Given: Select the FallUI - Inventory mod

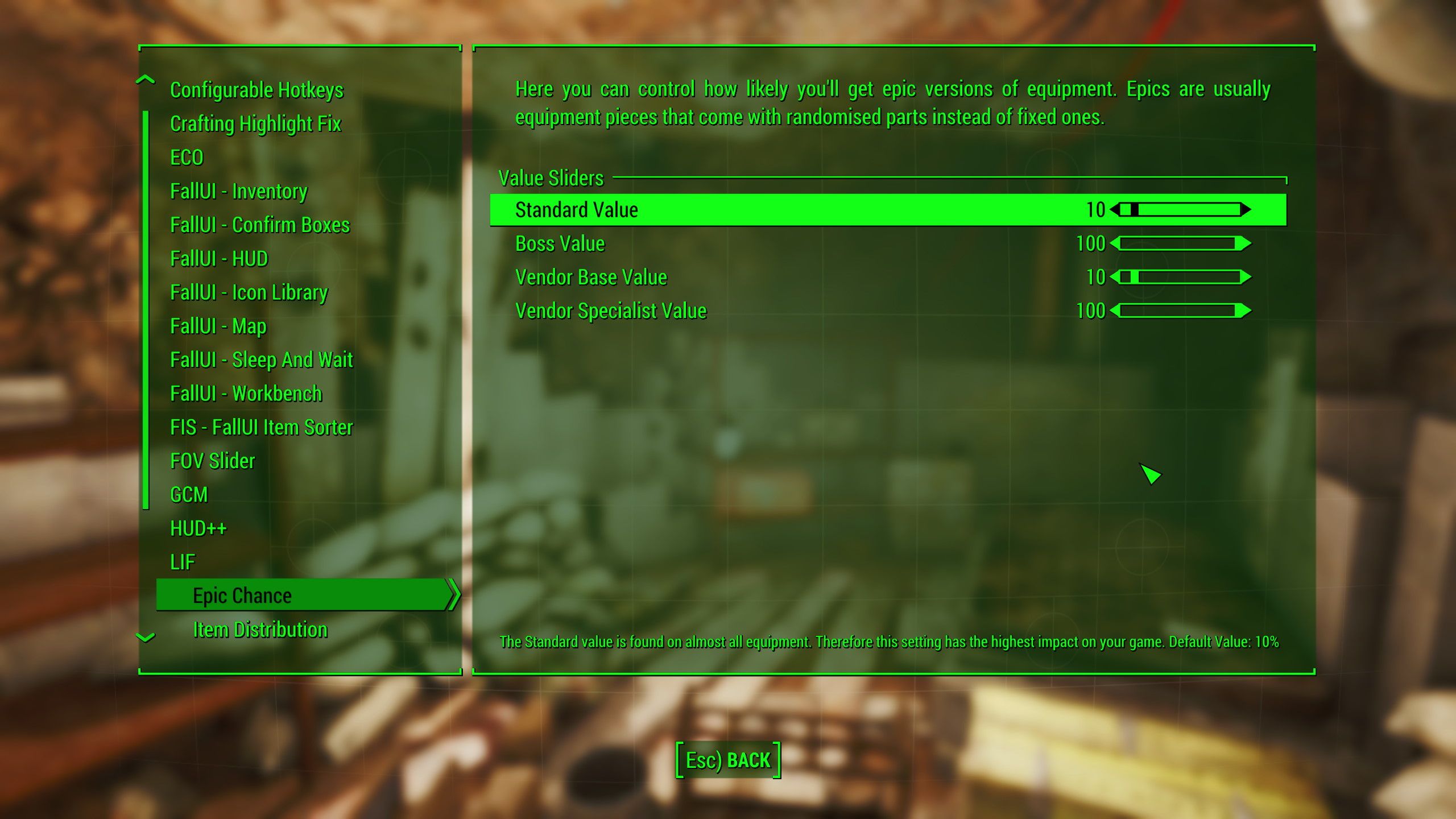Looking at the screenshot, I should coord(238,192).
